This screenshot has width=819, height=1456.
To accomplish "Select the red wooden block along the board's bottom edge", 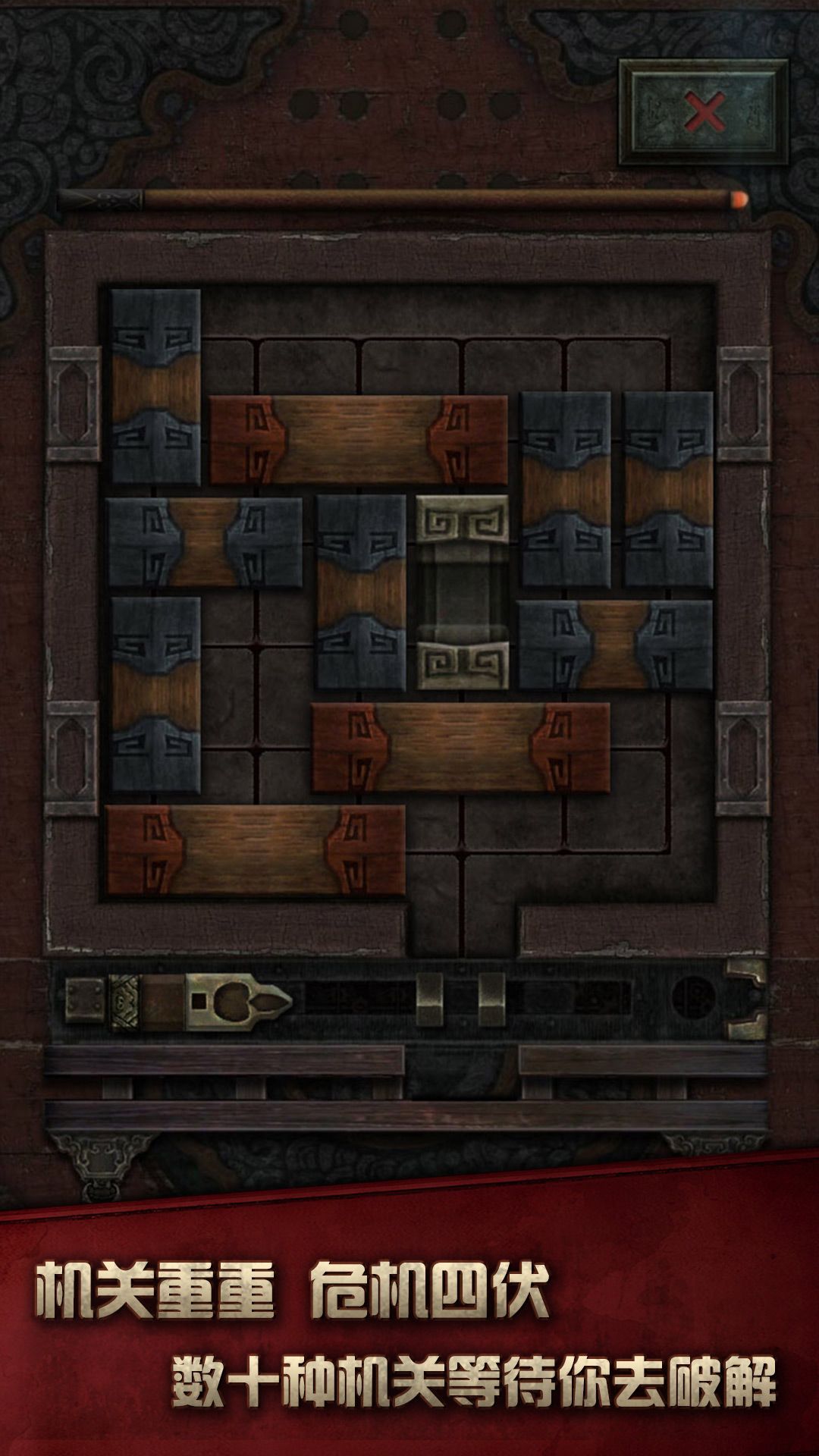I will coord(256,850).
